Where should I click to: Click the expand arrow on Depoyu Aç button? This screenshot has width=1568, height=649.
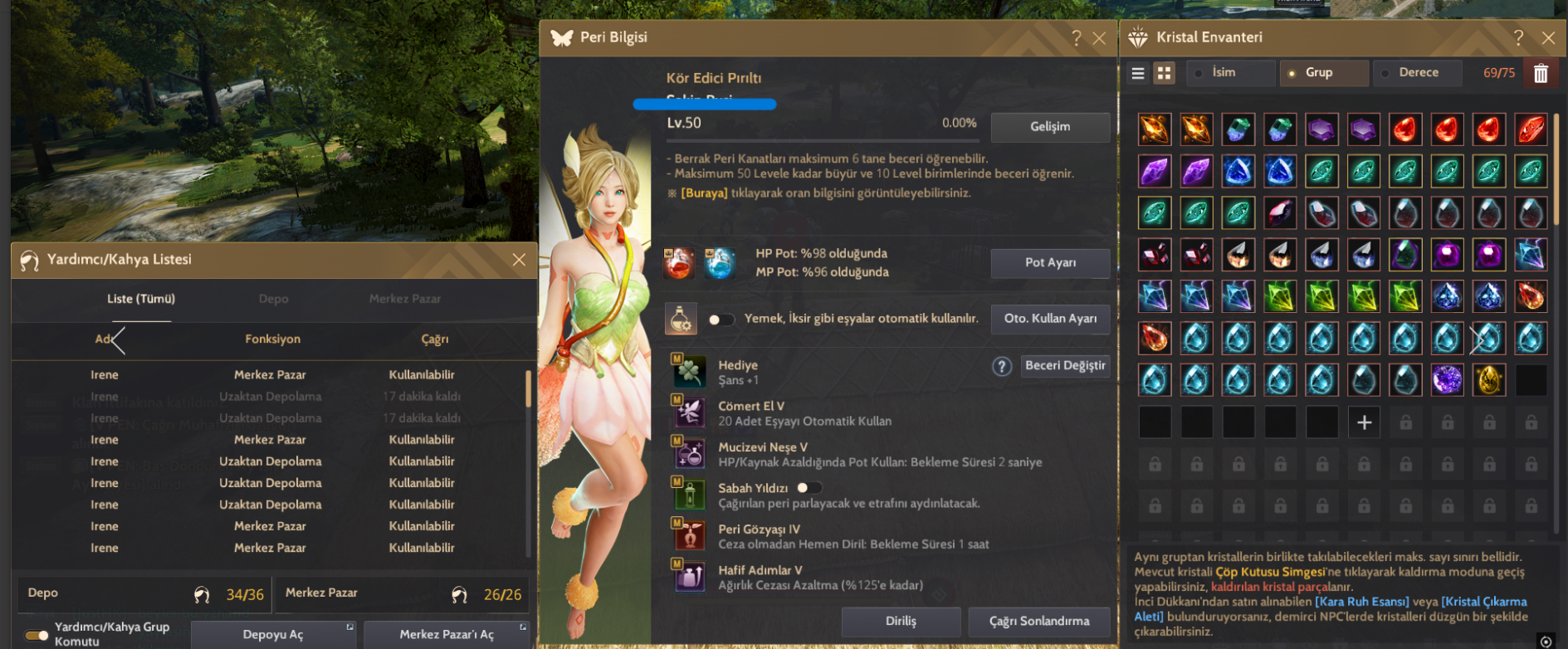[x=349, y=628]
